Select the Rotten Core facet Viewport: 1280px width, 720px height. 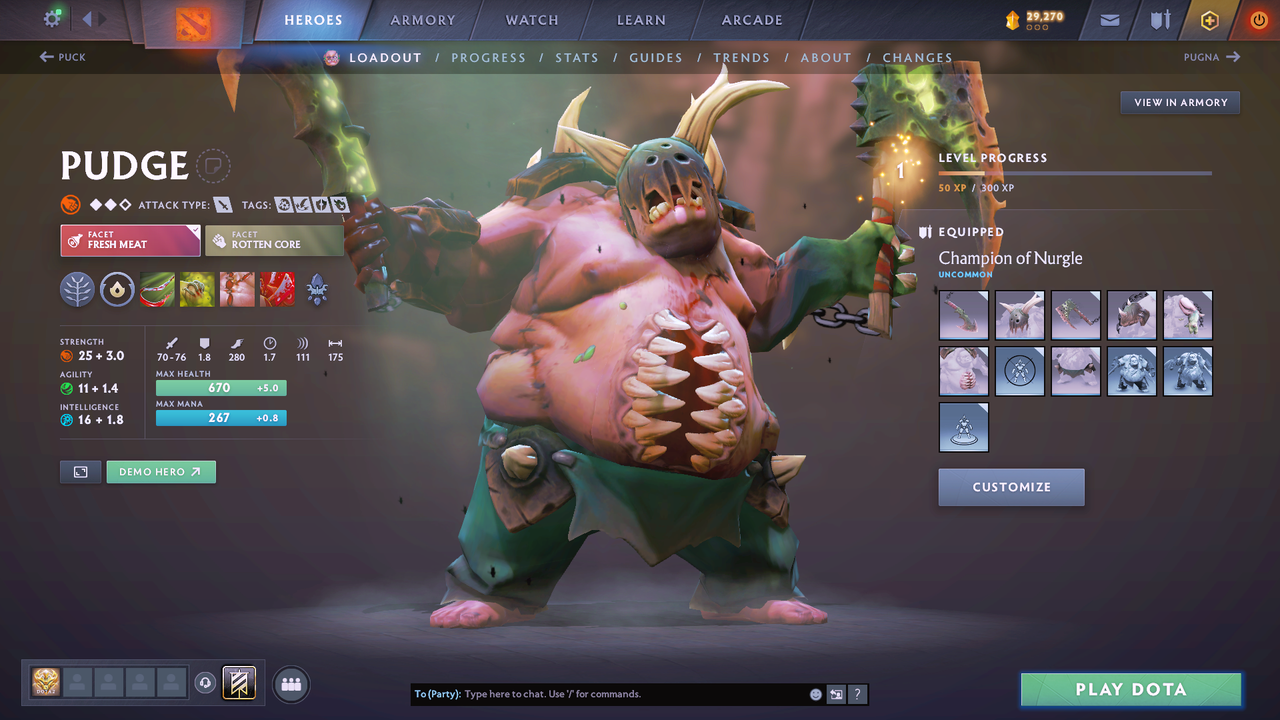tap(274, 240)
